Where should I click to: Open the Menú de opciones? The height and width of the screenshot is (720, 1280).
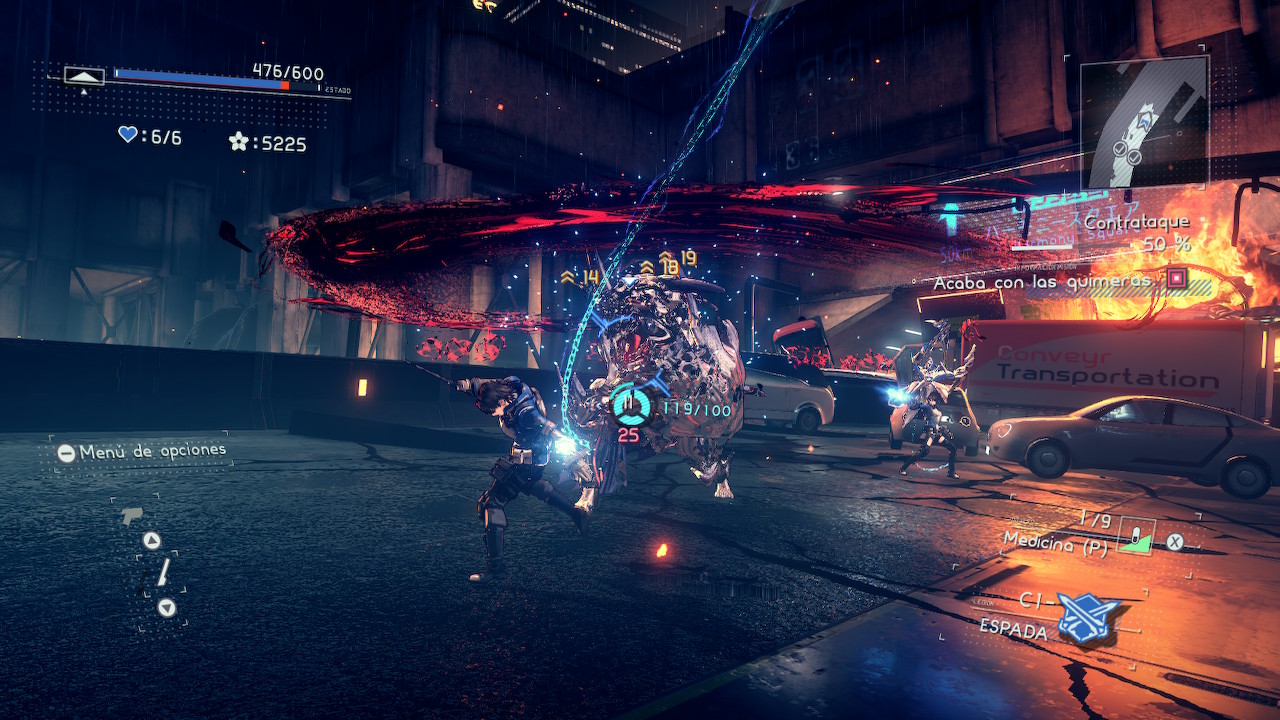[142, 451]
